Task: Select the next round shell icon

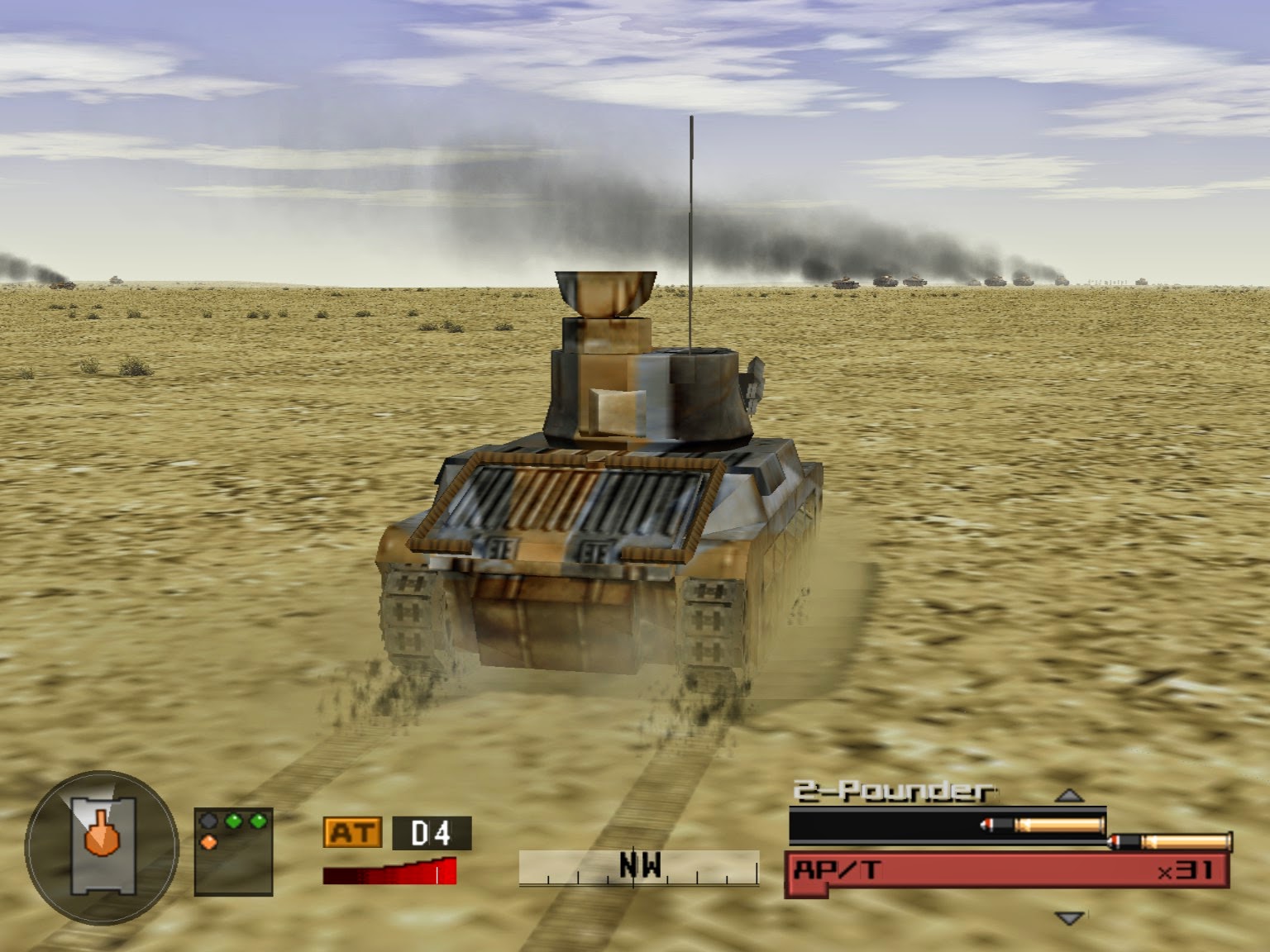Action: 1169,841
